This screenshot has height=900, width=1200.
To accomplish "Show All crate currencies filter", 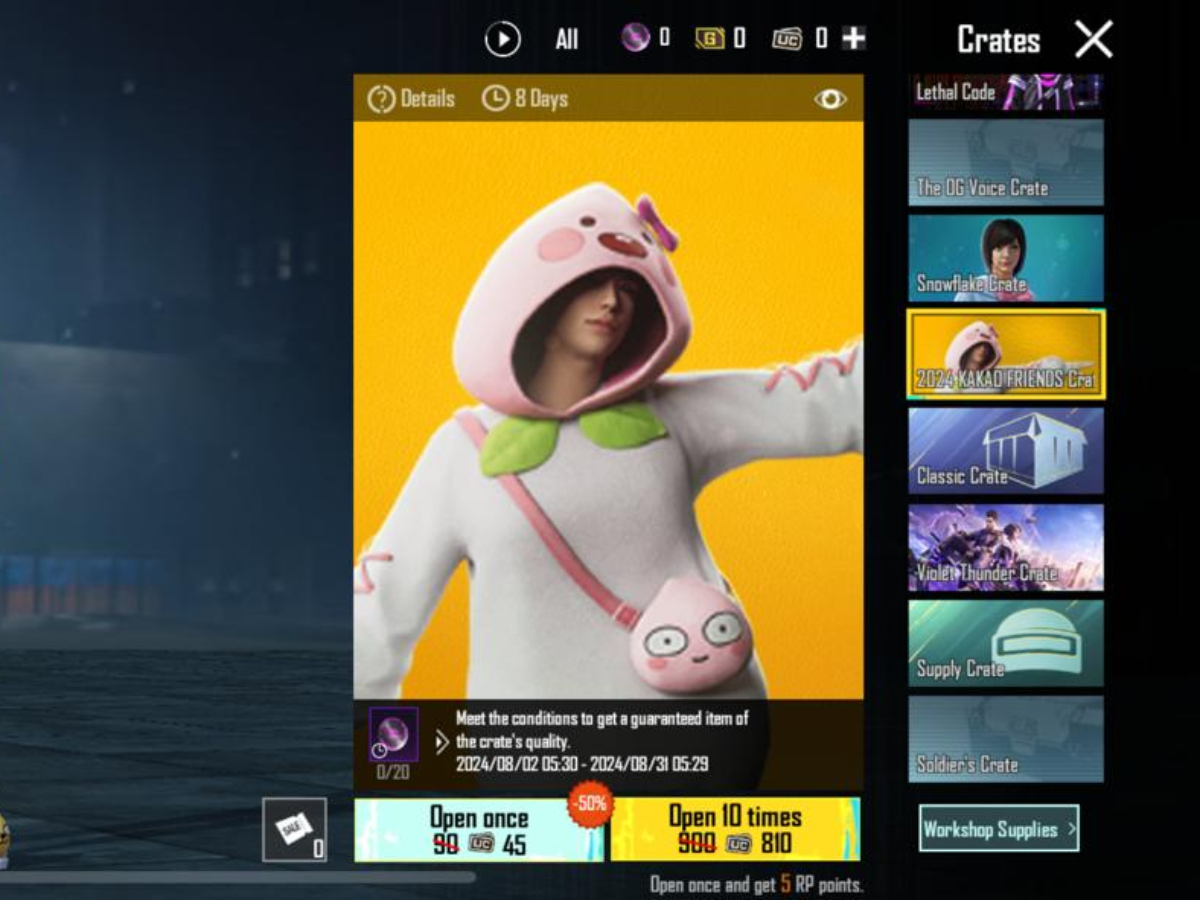I will [567, 40].
